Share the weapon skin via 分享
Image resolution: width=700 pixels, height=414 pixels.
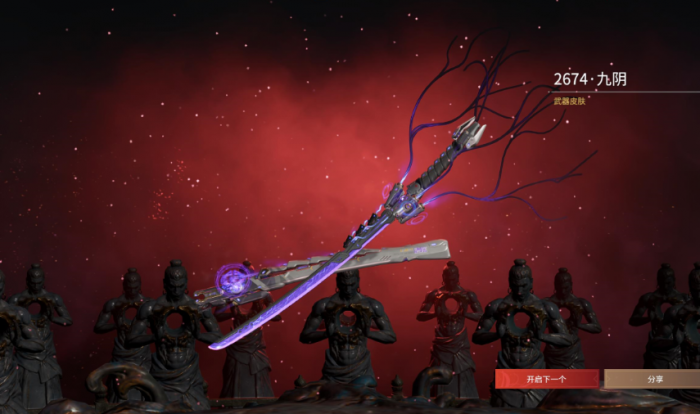(x=653, y=379)
